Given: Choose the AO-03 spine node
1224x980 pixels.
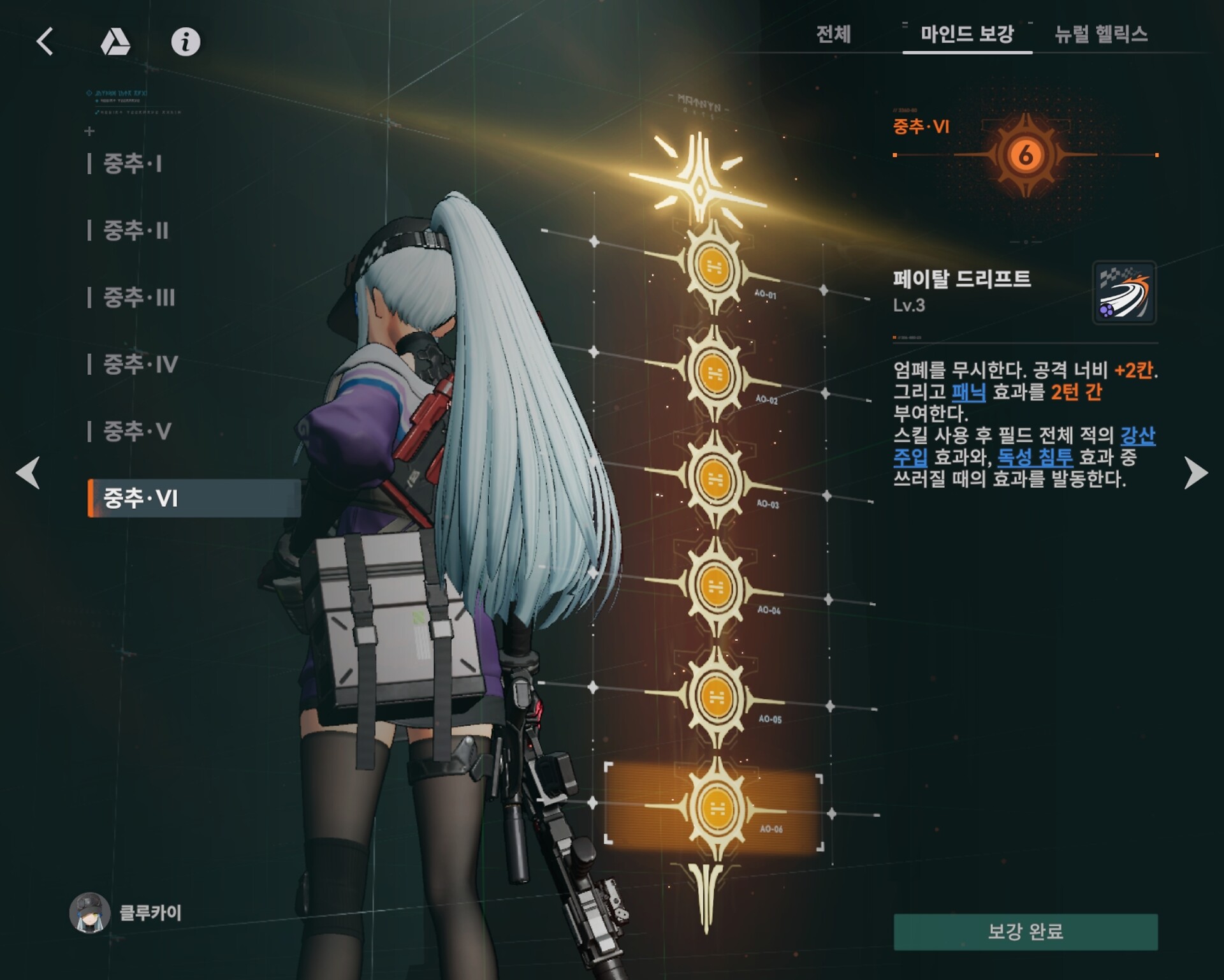Looking at the screenshot, I should pos(715,478).
